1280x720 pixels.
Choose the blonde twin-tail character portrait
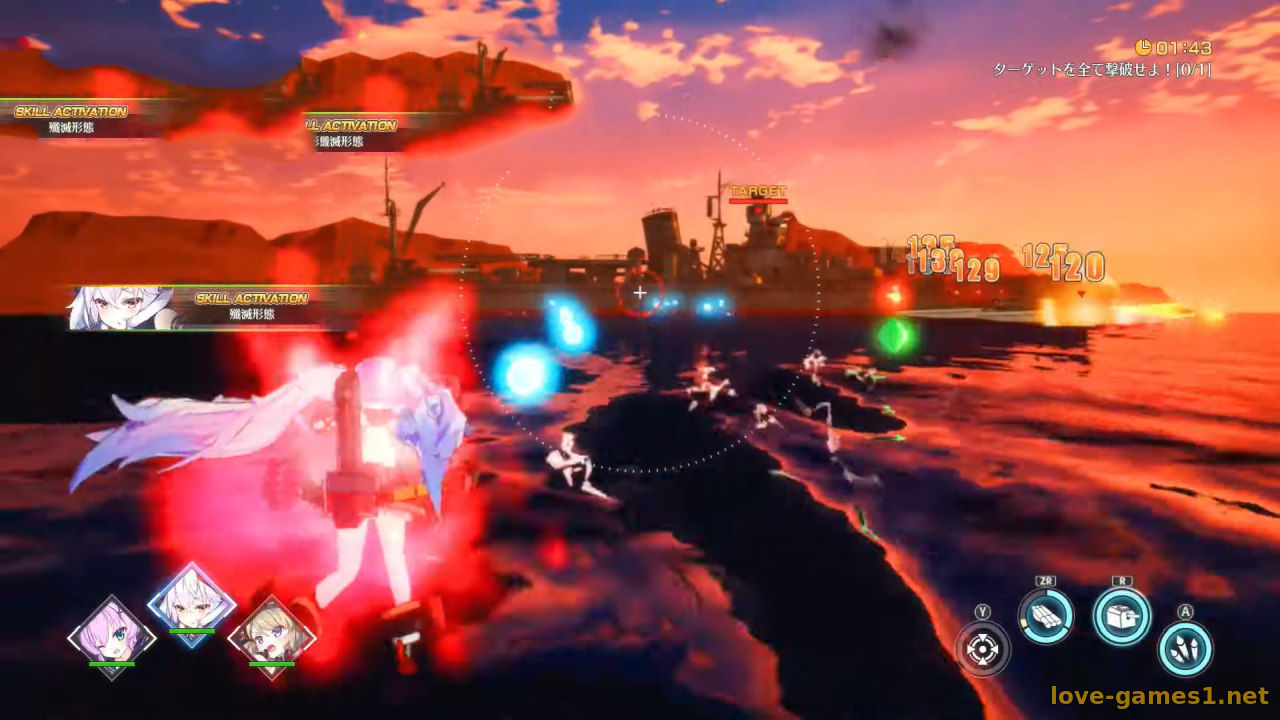tap(271, 637)
